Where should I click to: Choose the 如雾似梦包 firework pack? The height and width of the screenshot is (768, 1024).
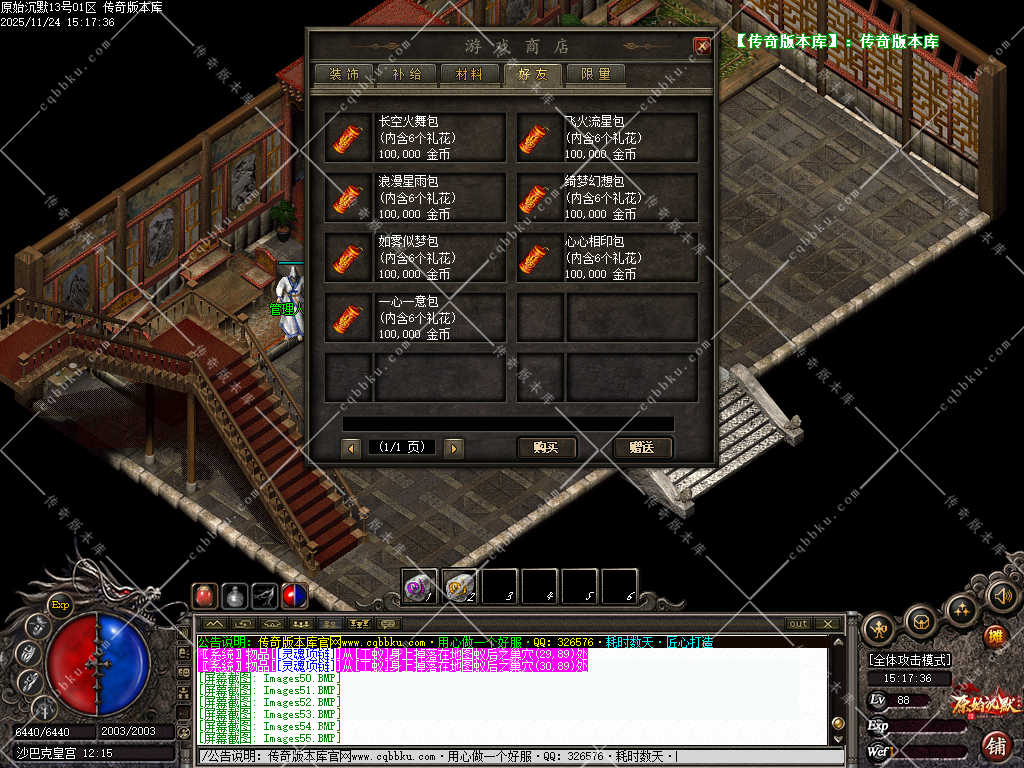tap(414, 258)
